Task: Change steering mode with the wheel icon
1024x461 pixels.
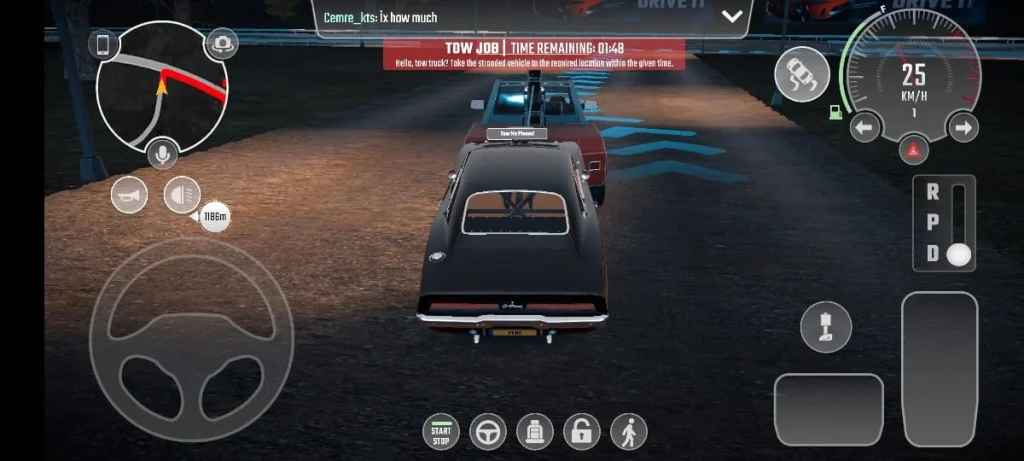Action: pos(488,432)
